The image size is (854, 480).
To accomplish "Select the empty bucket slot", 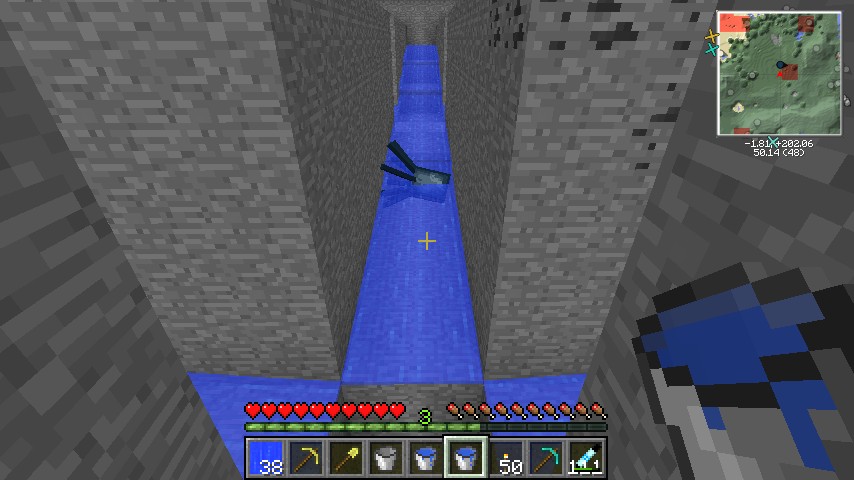I will coord(385,458).
